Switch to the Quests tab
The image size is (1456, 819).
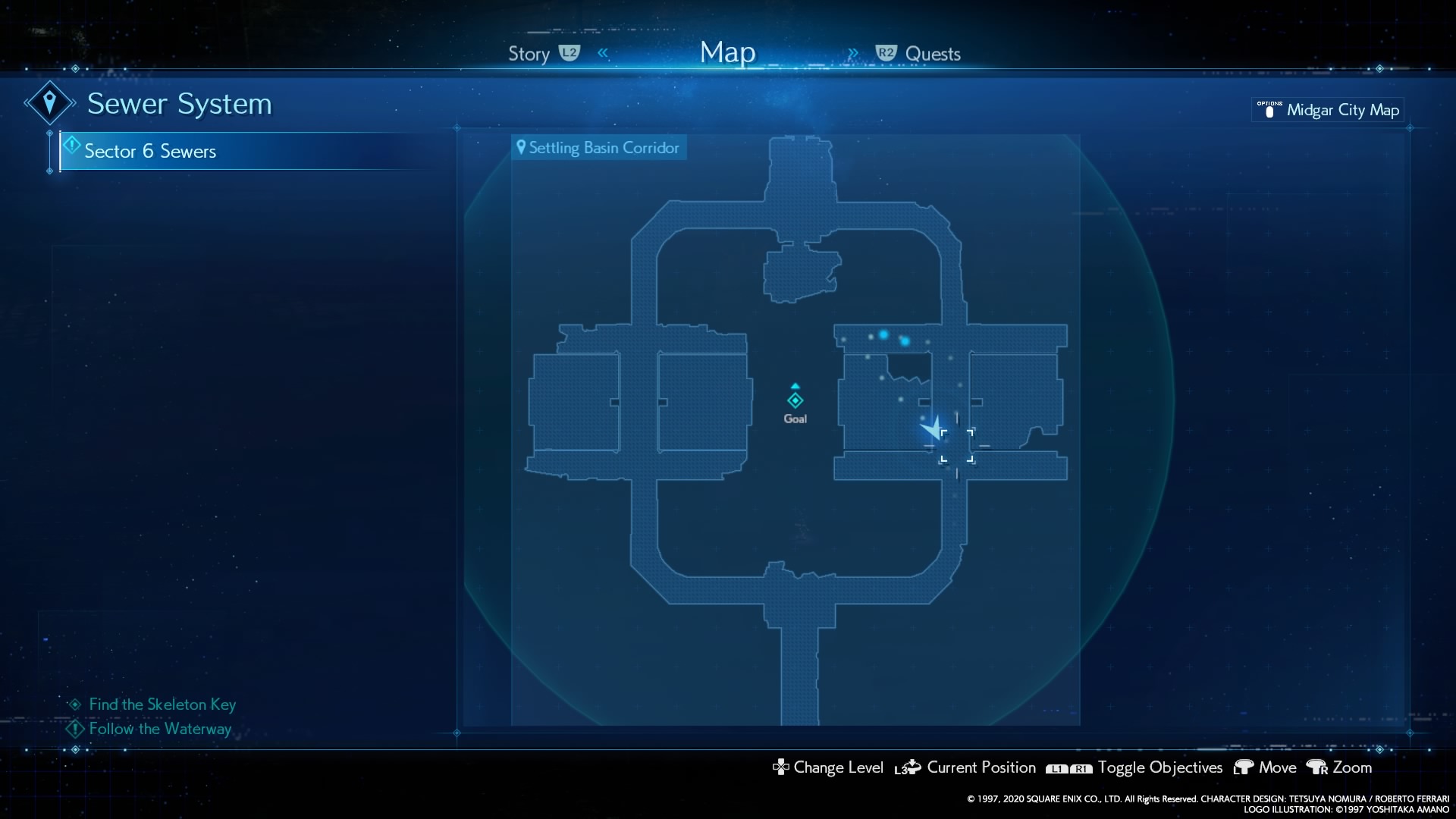tap(935, 54)
